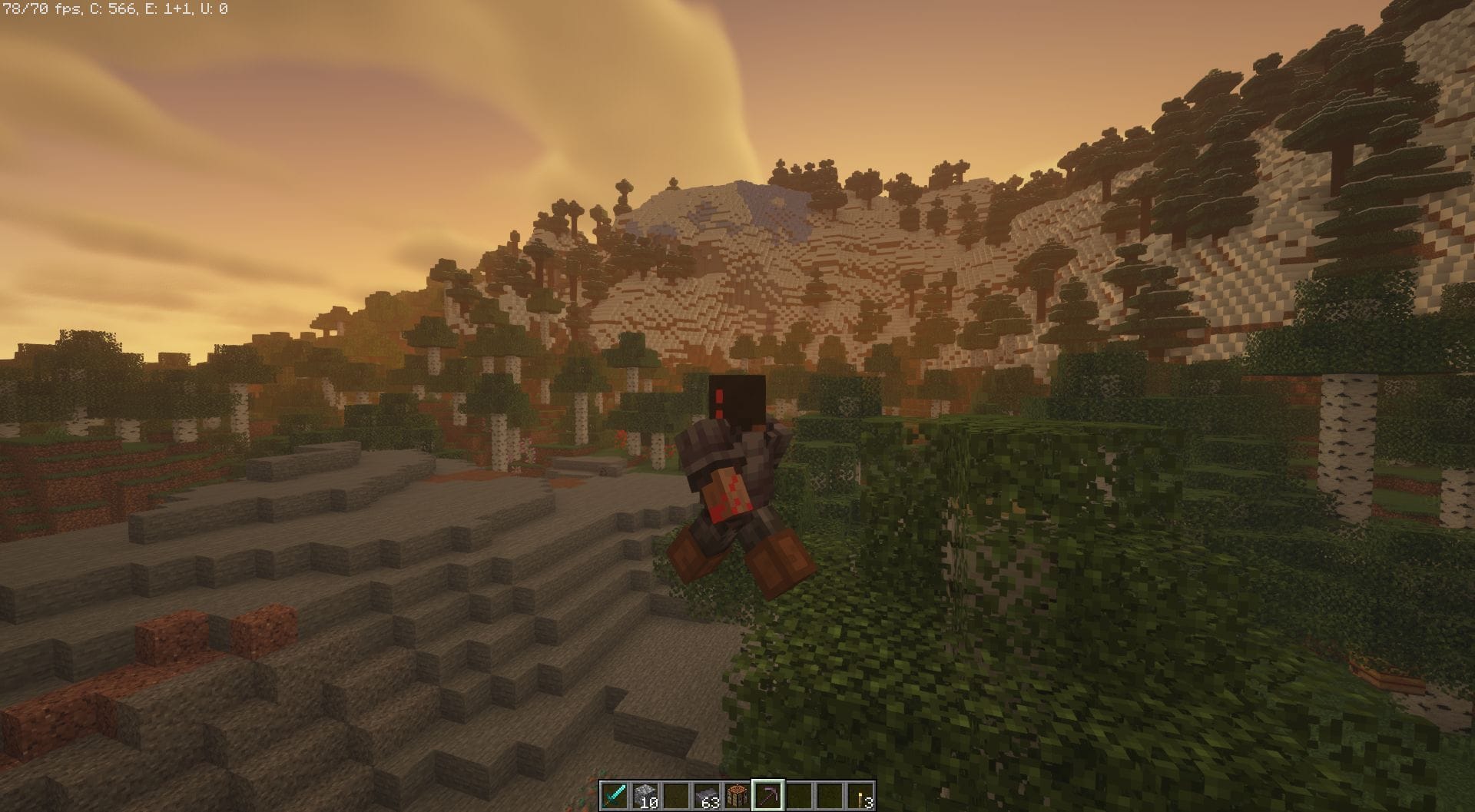Select the diamond sword in the hotbar

(615, 793)
